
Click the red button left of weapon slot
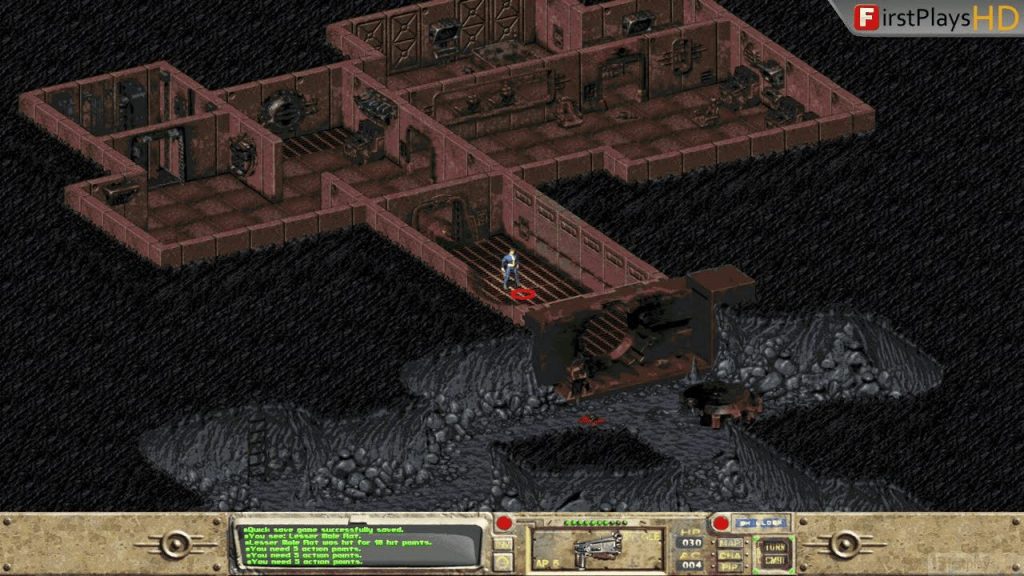505,523
